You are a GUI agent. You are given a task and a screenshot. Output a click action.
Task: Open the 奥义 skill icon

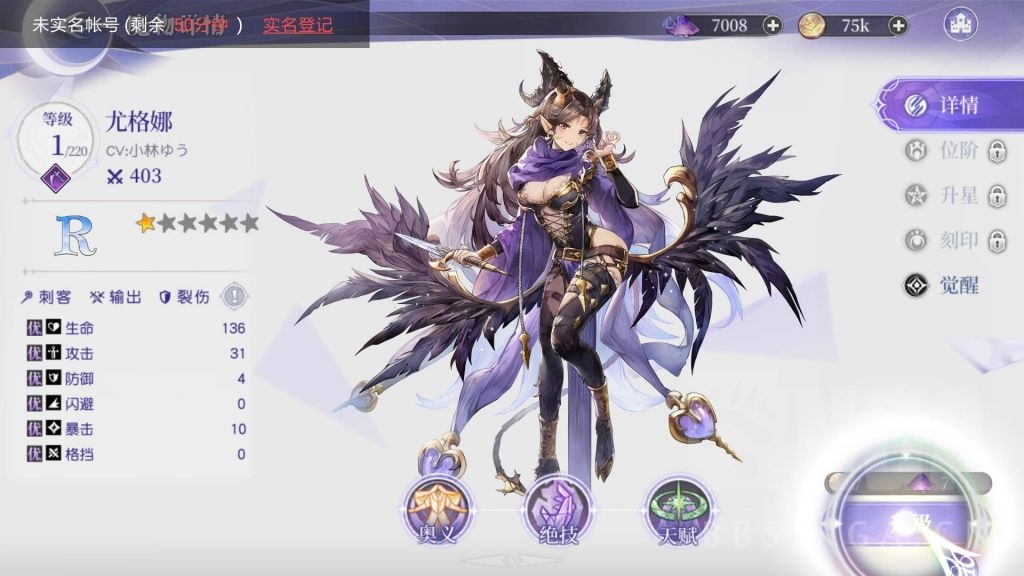(436, 509)
